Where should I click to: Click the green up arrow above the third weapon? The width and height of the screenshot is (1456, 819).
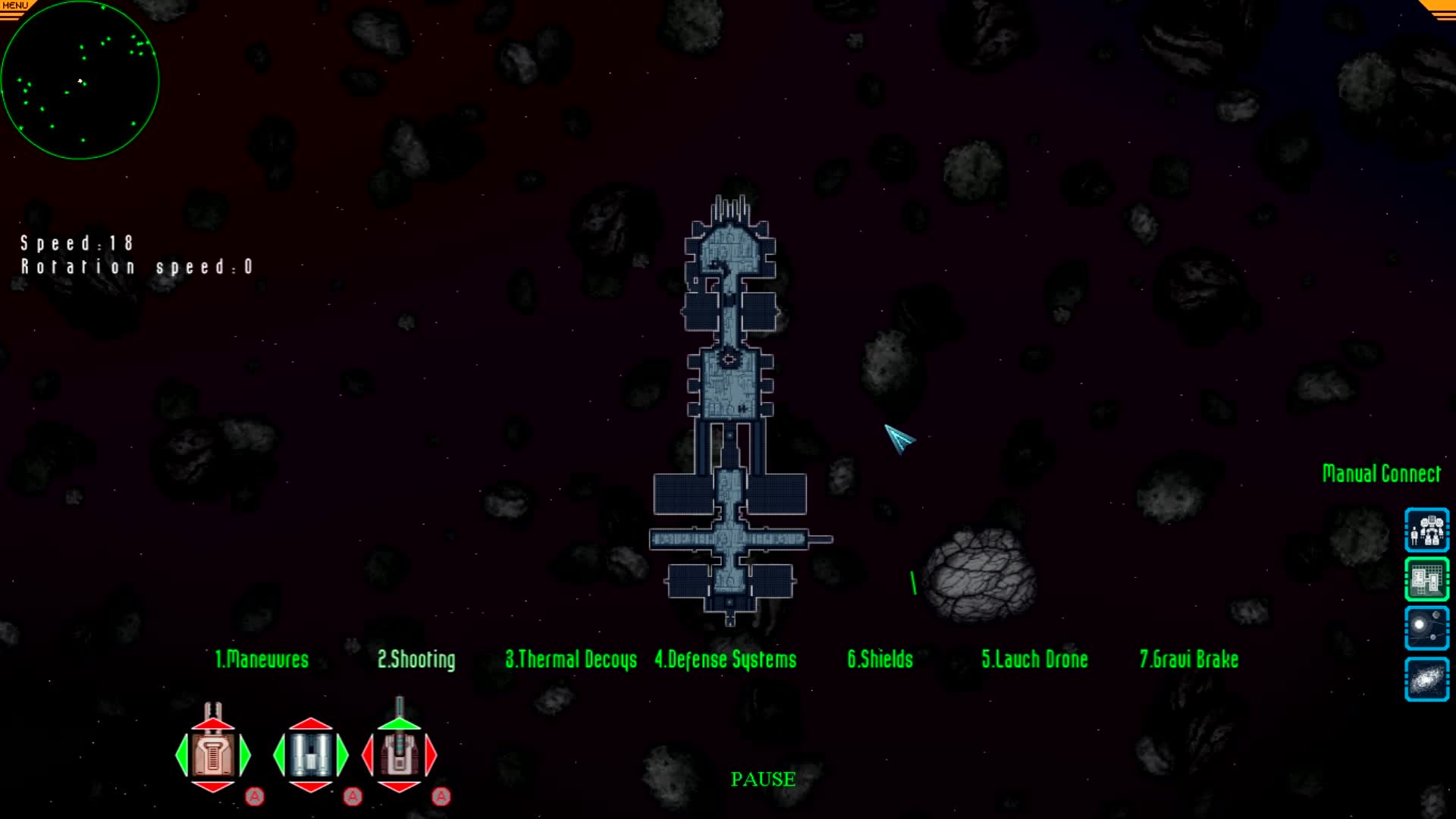tap(400, 722)
